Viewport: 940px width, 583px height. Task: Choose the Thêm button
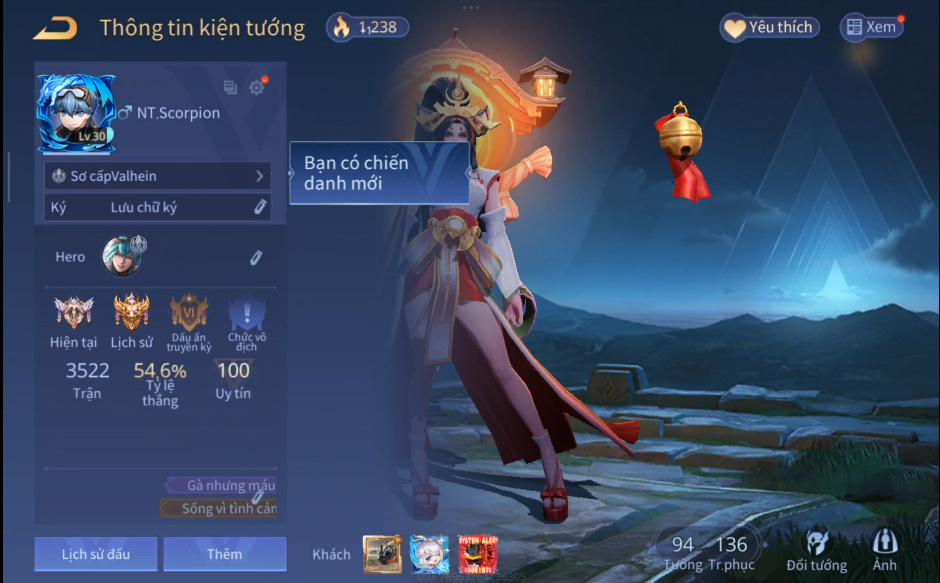[x=224, y=554]
